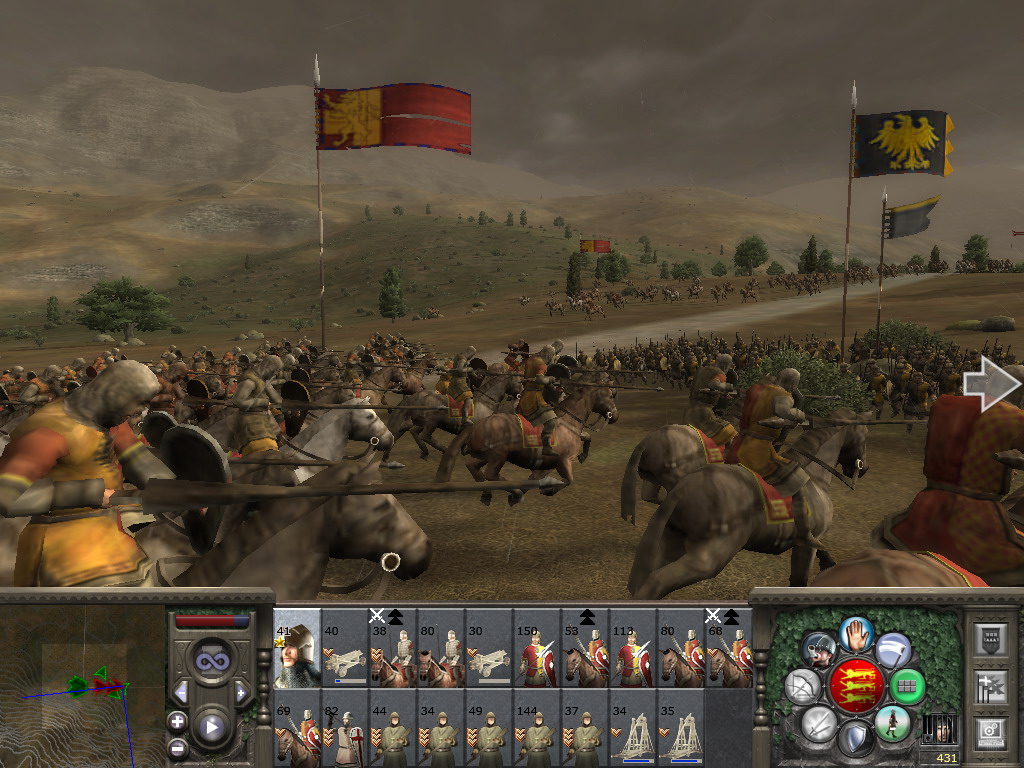
Task: Toggle fire at will bow button
Action: click(x=801, y=687)
